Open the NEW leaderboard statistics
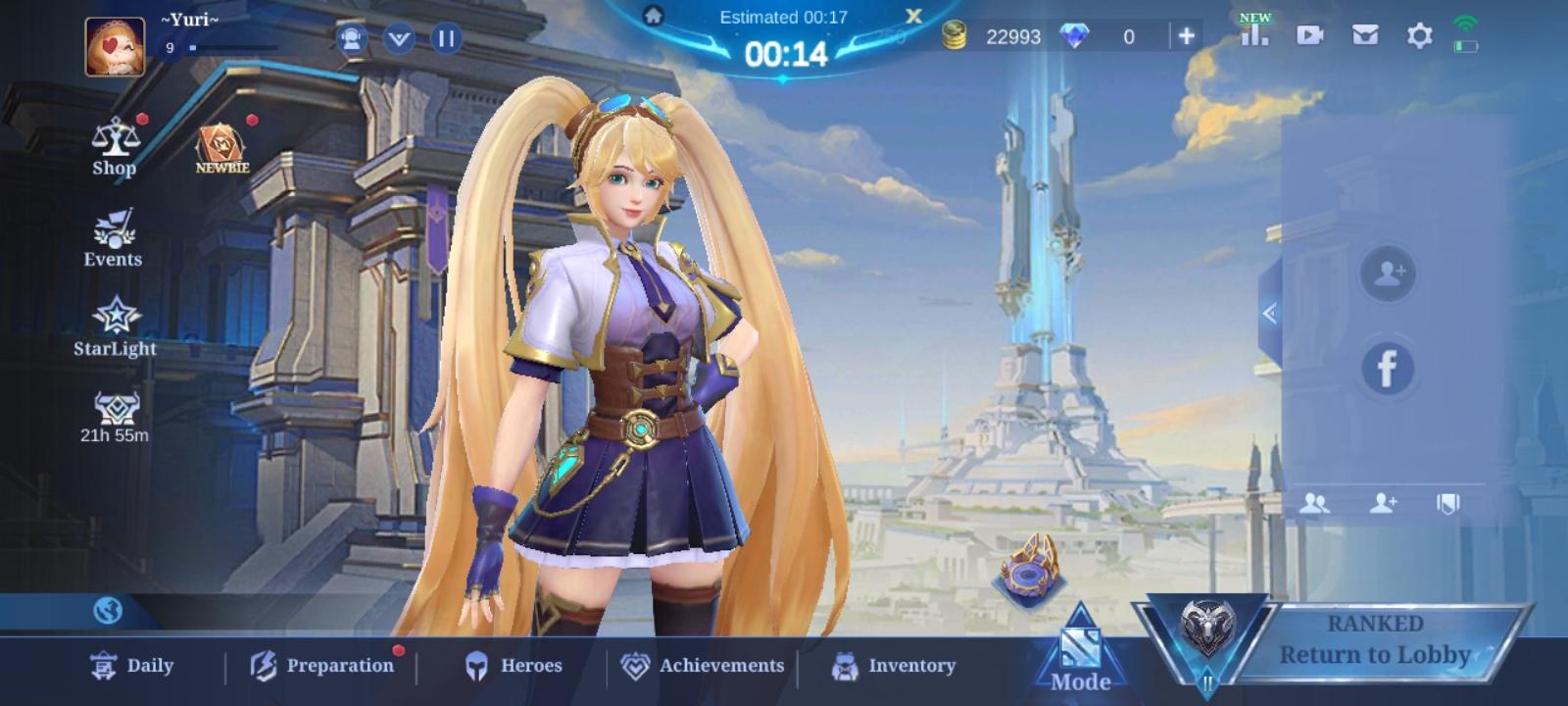Screen dimensions: 1568x706 tap(1255, 35)
